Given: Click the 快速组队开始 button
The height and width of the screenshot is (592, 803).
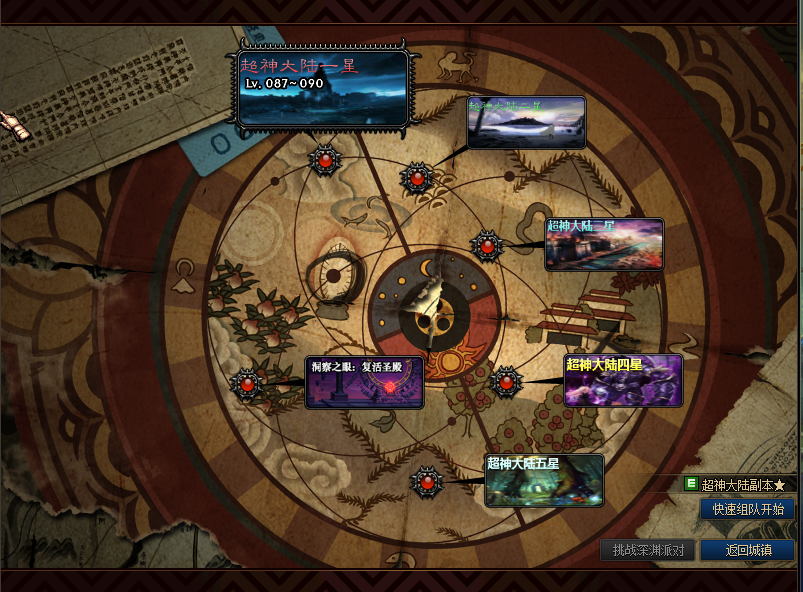Looking at the screenshot, I should [747, 509].
